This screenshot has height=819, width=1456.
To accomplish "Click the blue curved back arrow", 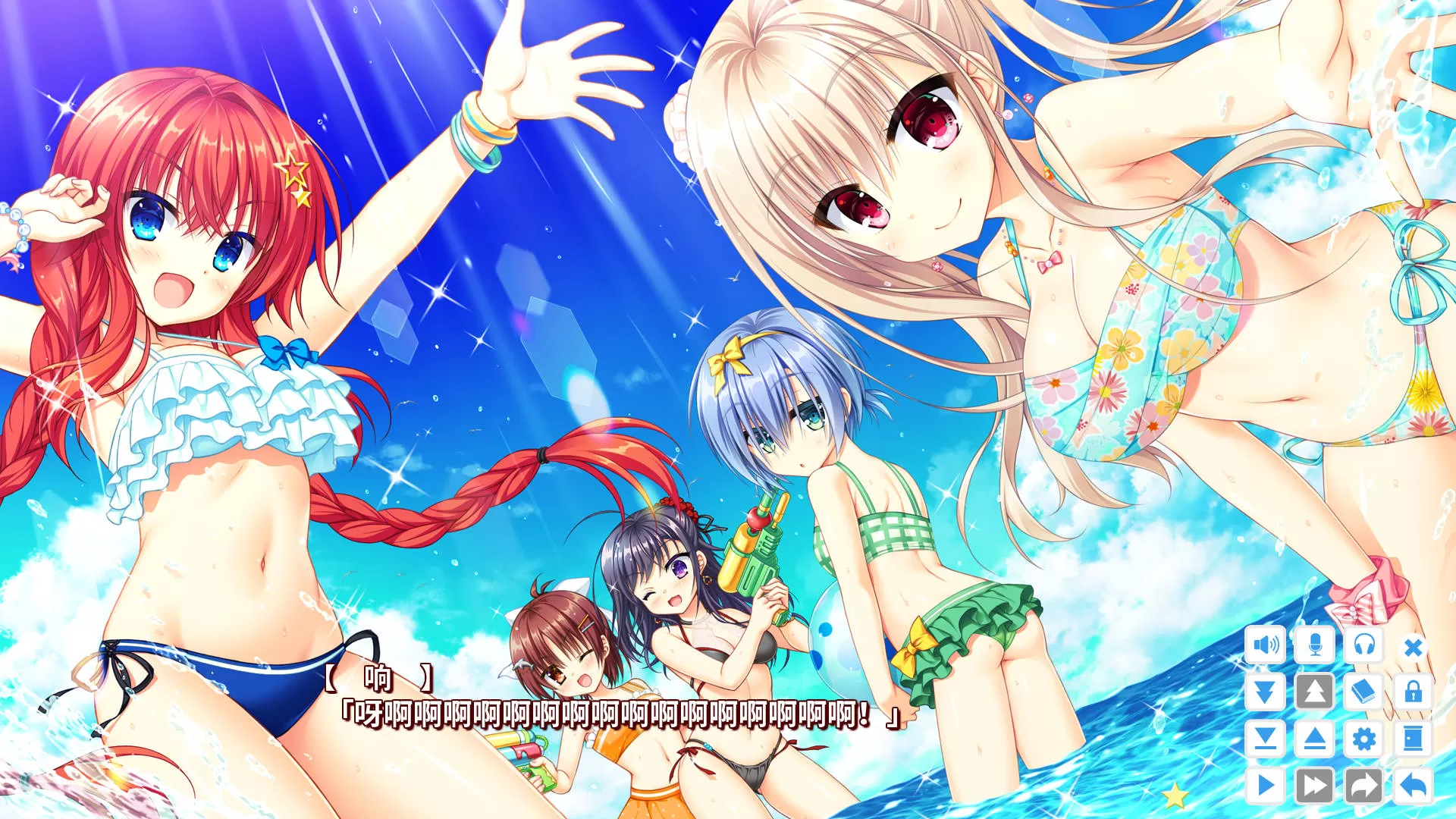I will point(1413,785).
